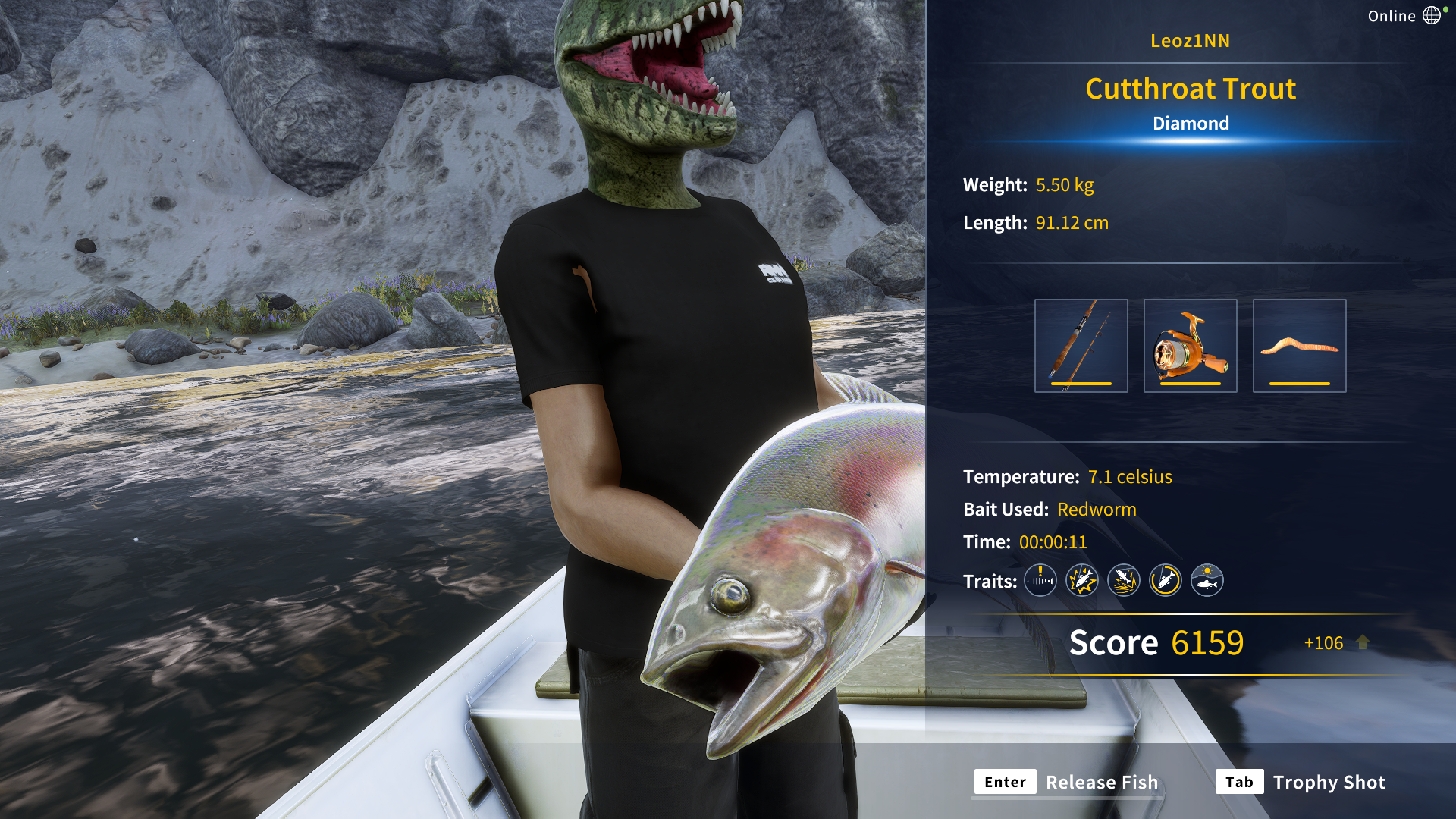The width and height of the screenshot is (1456, 819).
Task: Click the Online globe status icon
Action: [x=1432, y=15]
